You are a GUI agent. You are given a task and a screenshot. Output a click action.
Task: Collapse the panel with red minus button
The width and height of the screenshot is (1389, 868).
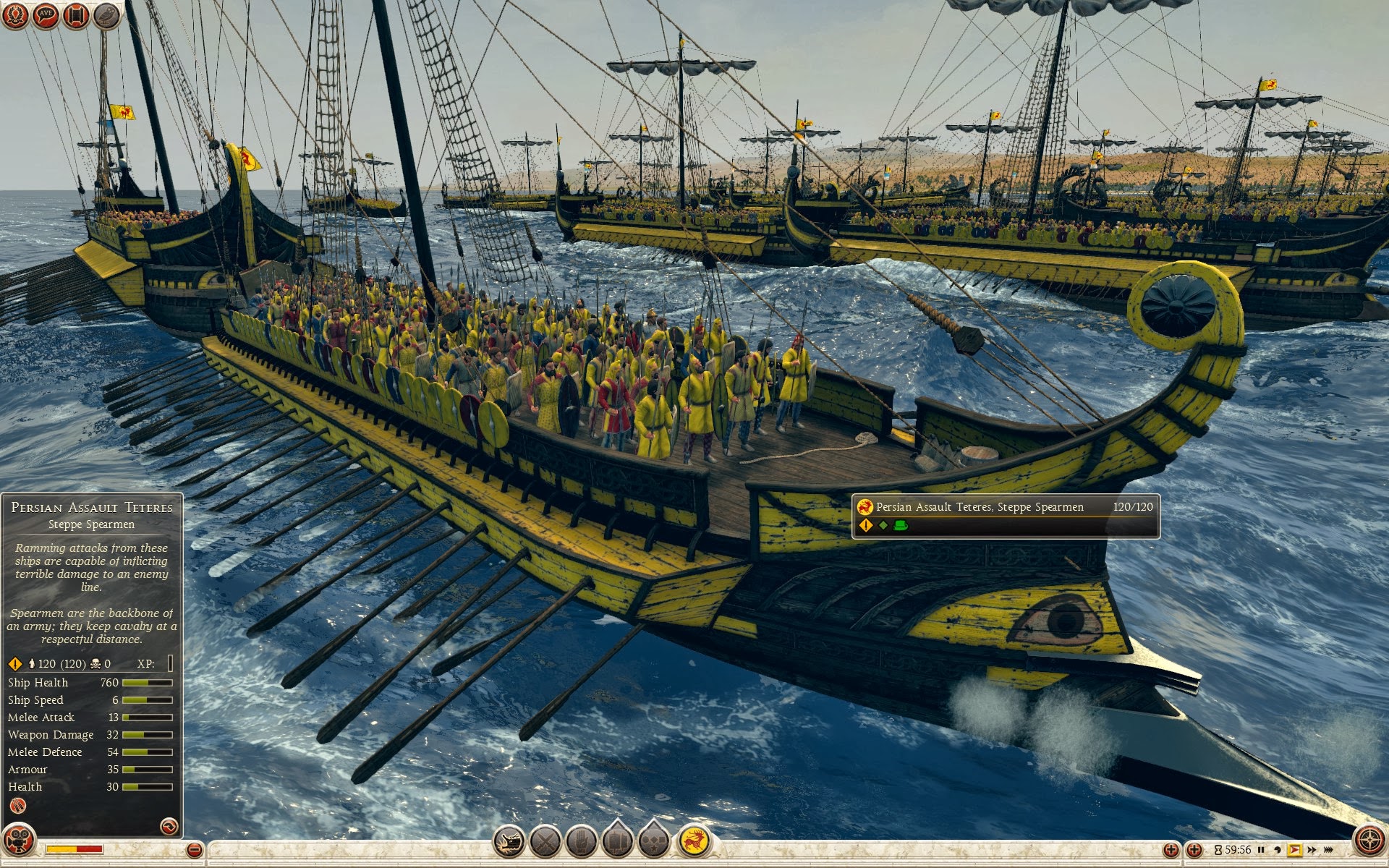pos(194,850)
